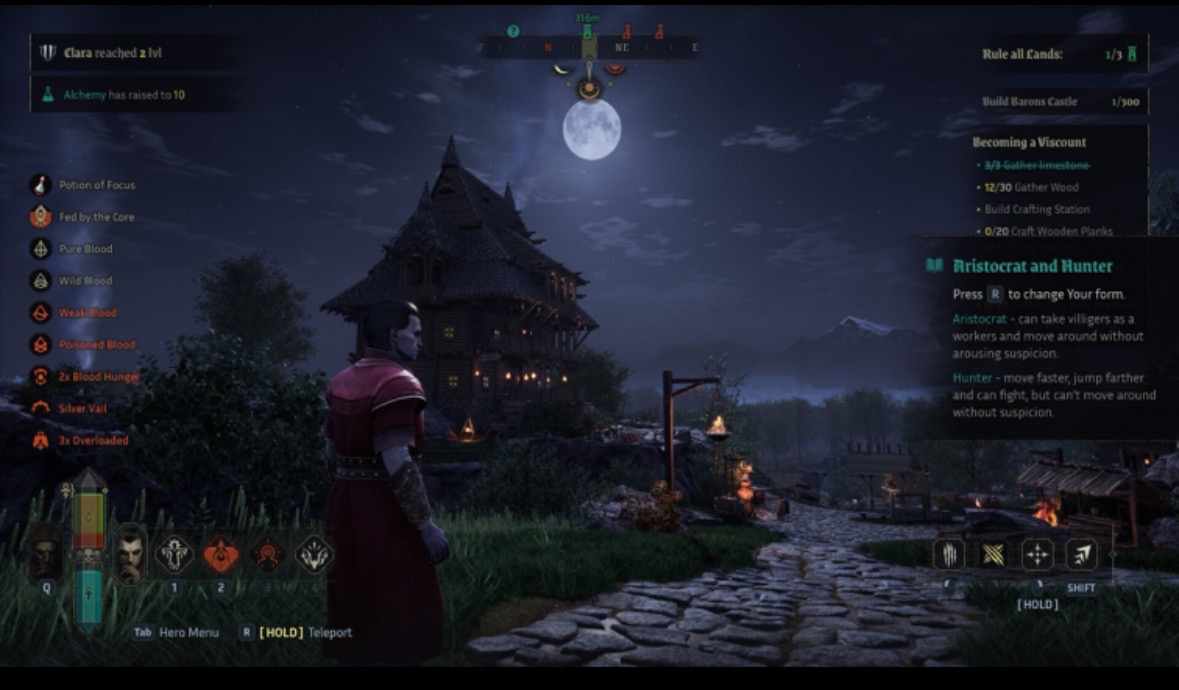Click the green tower marker on the compass
Screen dimensions: 1179x690
(x=587, y=32)
